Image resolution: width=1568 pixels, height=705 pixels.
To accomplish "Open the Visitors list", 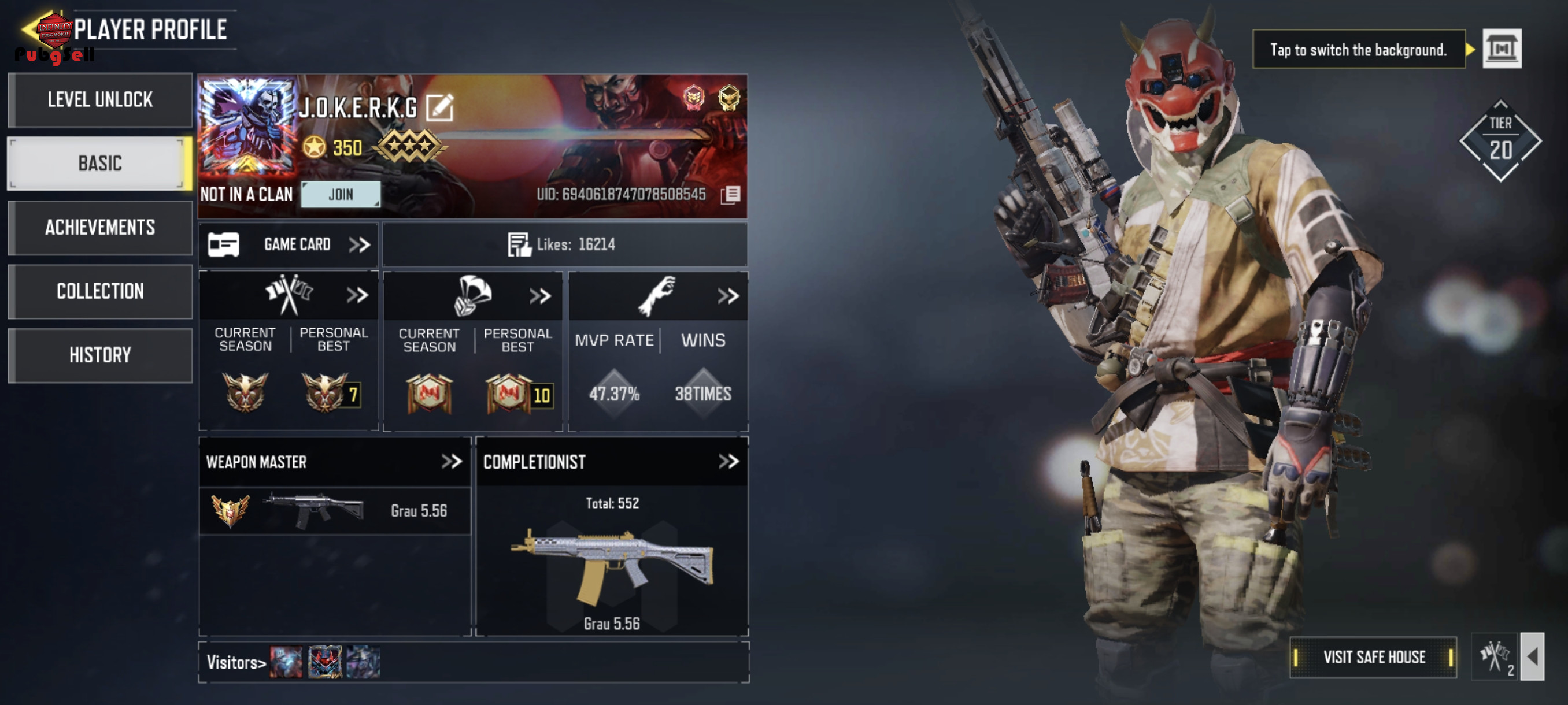I will 236,662.
